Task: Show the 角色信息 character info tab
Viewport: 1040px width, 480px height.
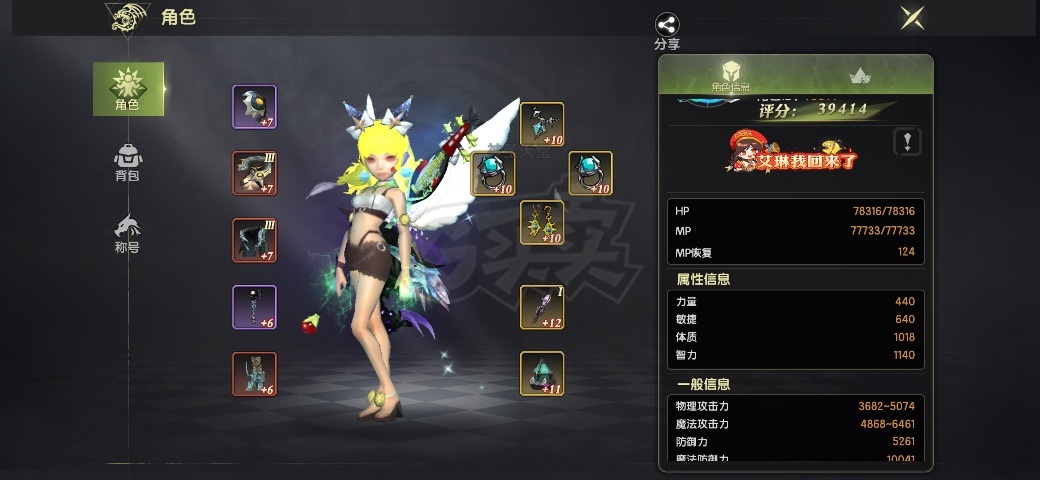Action: [x=731, y=75]
